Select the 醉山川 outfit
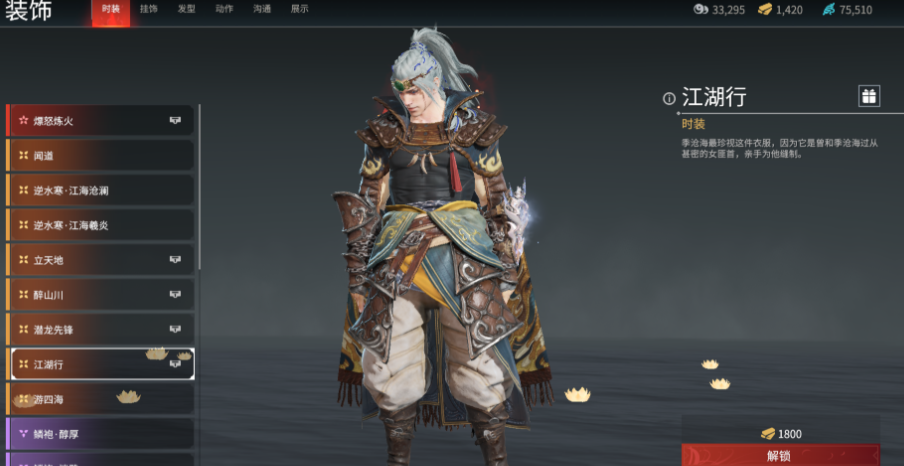The image size is (904, 466). pos(100,295)
